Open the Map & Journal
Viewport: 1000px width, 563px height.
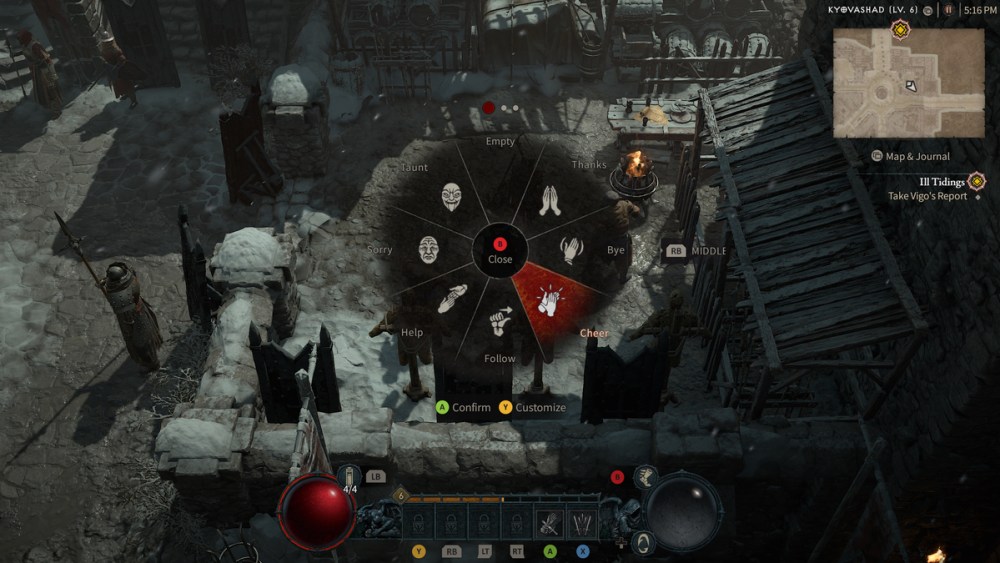(x=910, y=156)
